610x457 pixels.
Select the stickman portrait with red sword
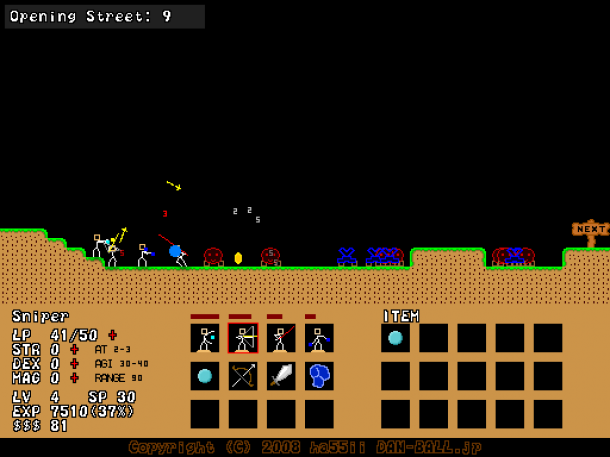(x=281, y=338)
